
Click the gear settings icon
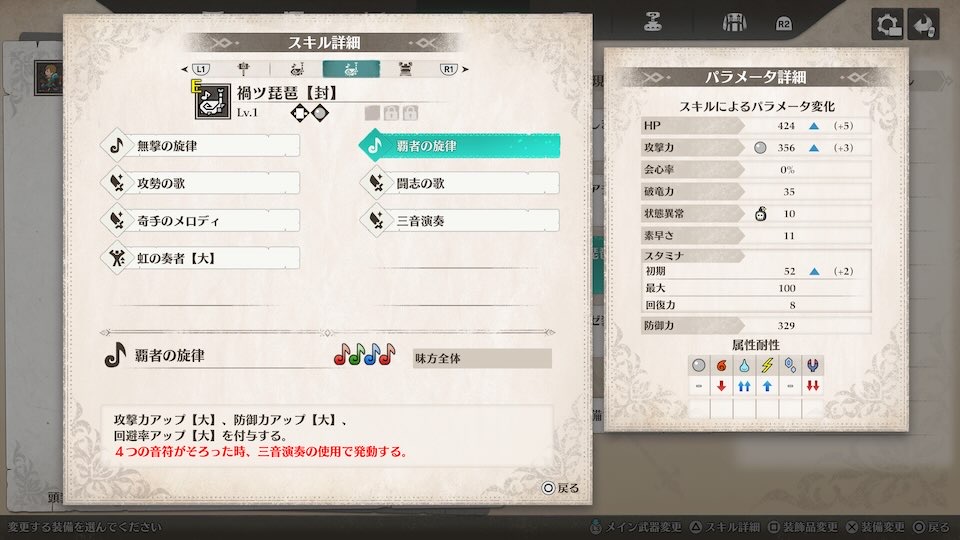(885, 24)
